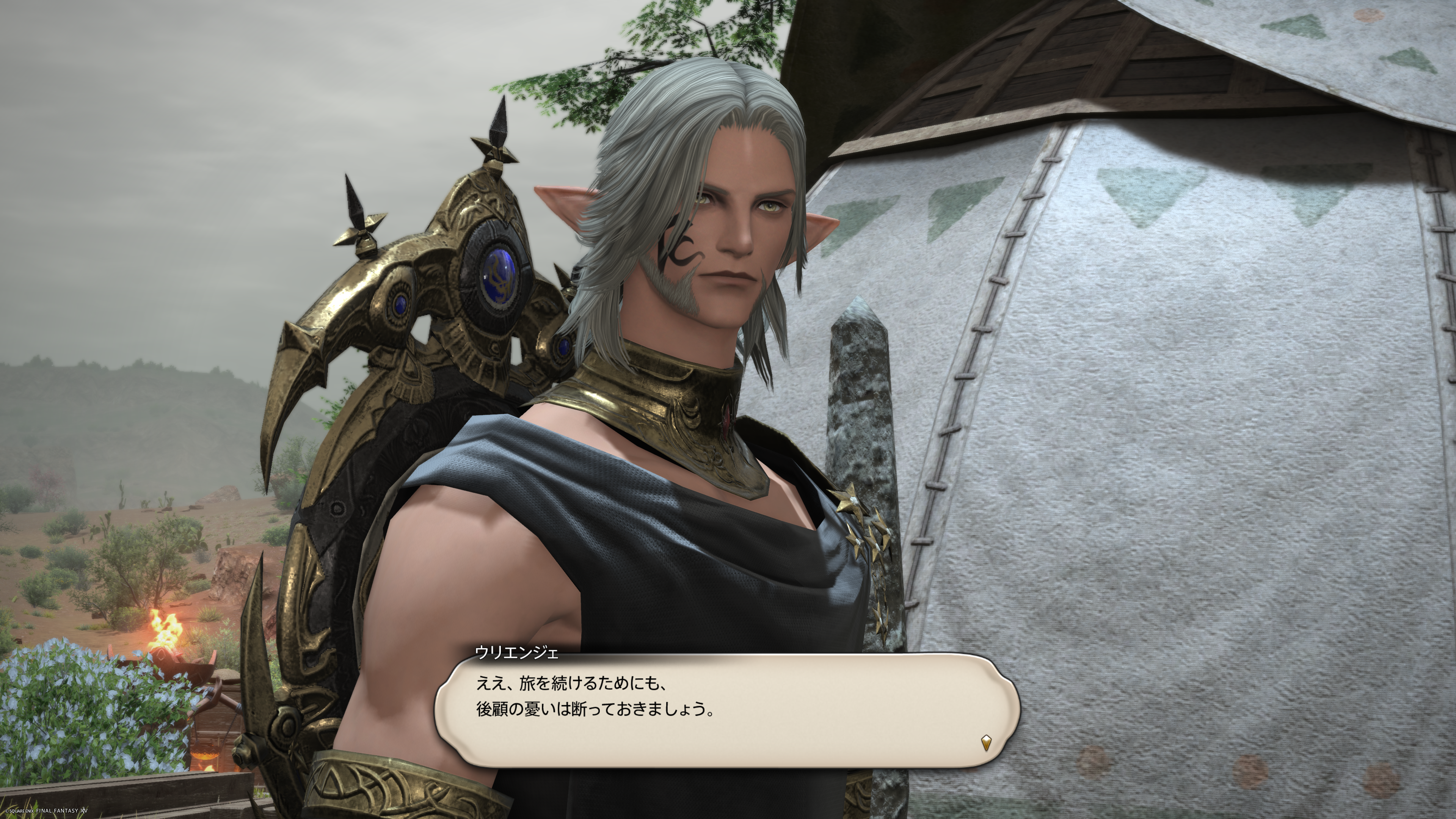Advance dialogue with the gold crystal indicator
This screenshot has width=1456, height=819.
tap(986, 742)
